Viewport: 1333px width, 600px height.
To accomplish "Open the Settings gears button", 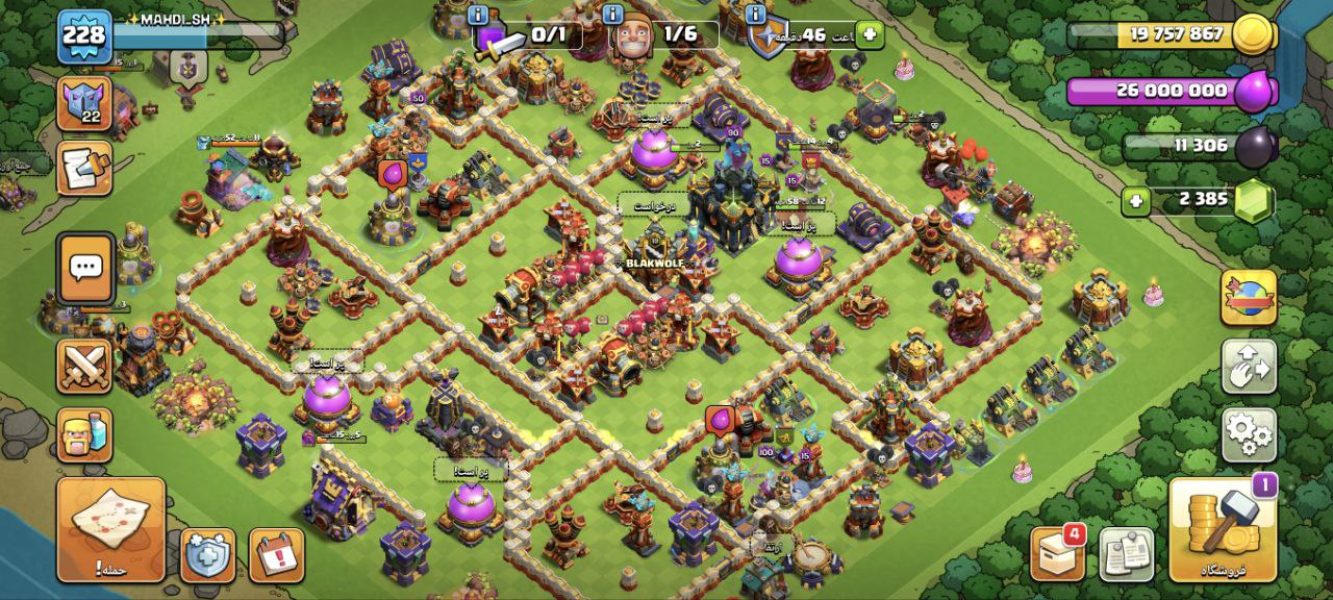I will tap(1248, 434).
